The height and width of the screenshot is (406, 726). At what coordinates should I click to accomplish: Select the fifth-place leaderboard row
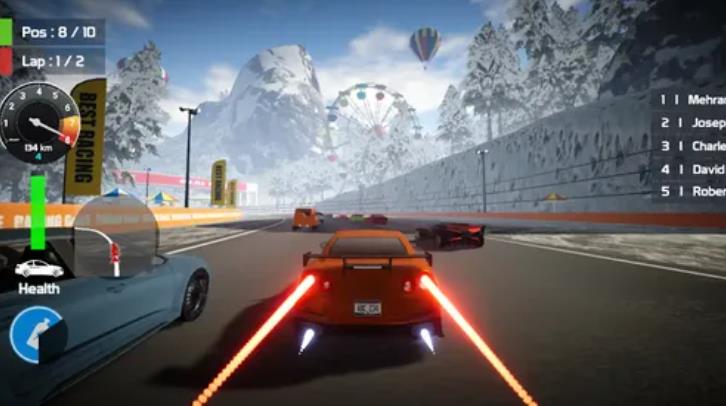click(x=691, y=191)
